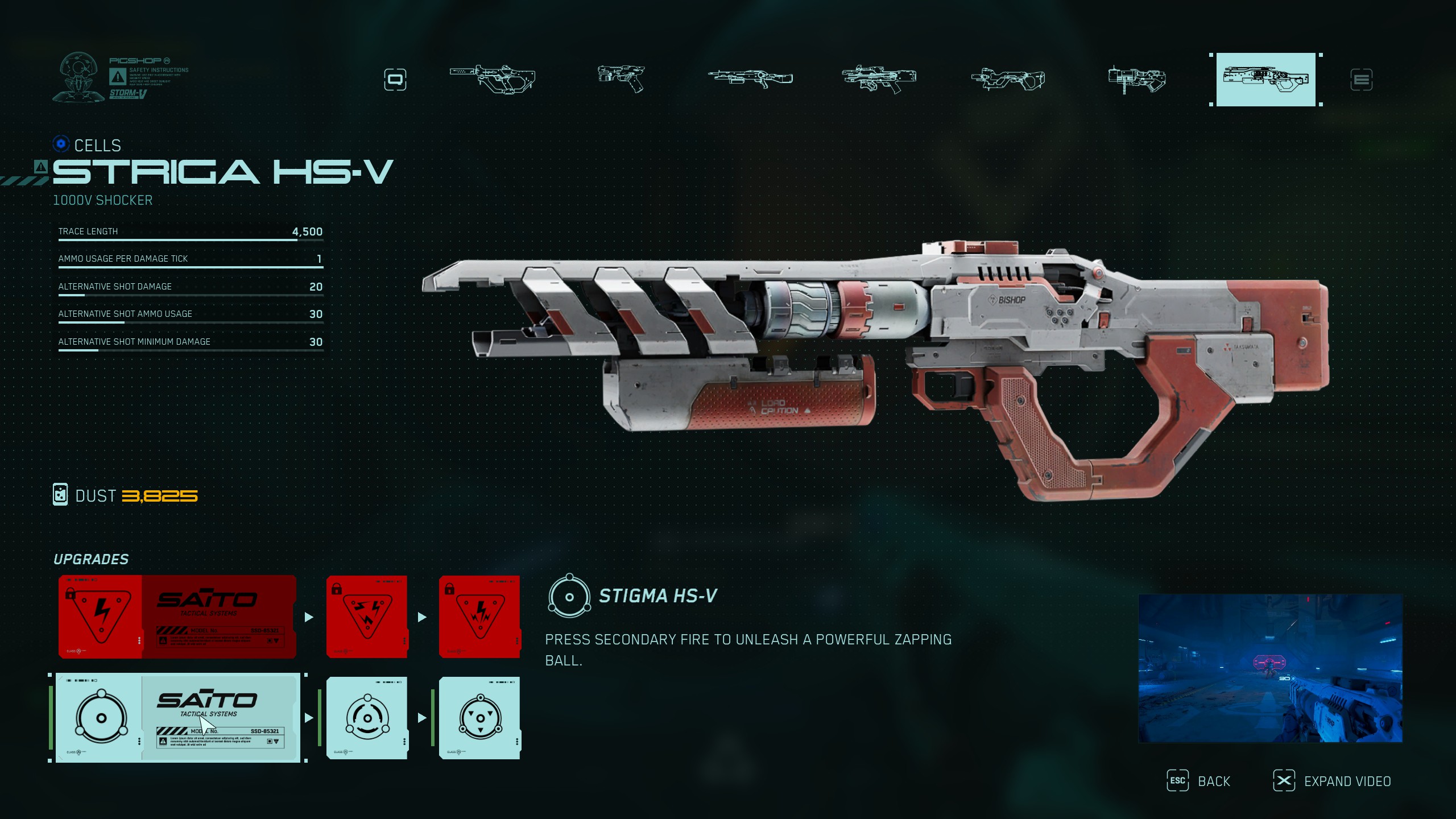The width and height of the screenshot is (1456, 819).
Task: Select the weapon tab with downward post
Action: (x=1136, y=79)
